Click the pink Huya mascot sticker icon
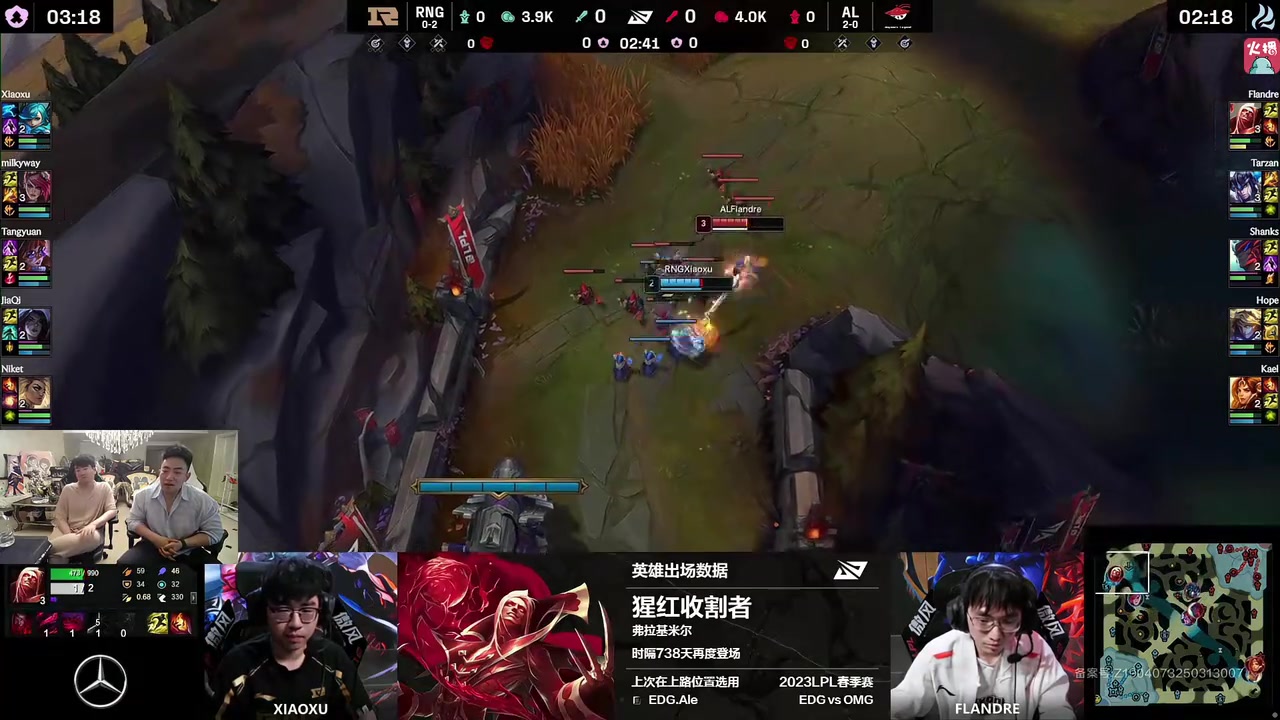 [x=1259, y=58]
